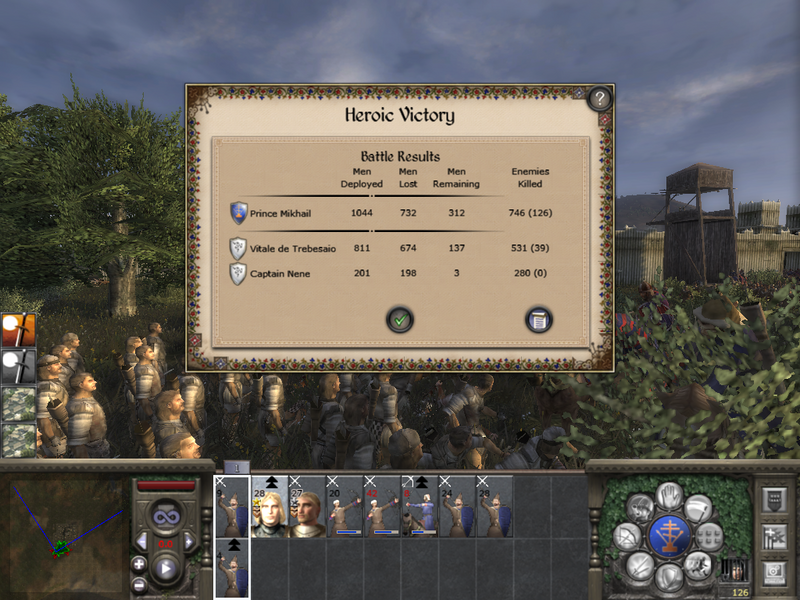Open the group formations grid button
Screen dimensions: 800x600
point(710,537)
